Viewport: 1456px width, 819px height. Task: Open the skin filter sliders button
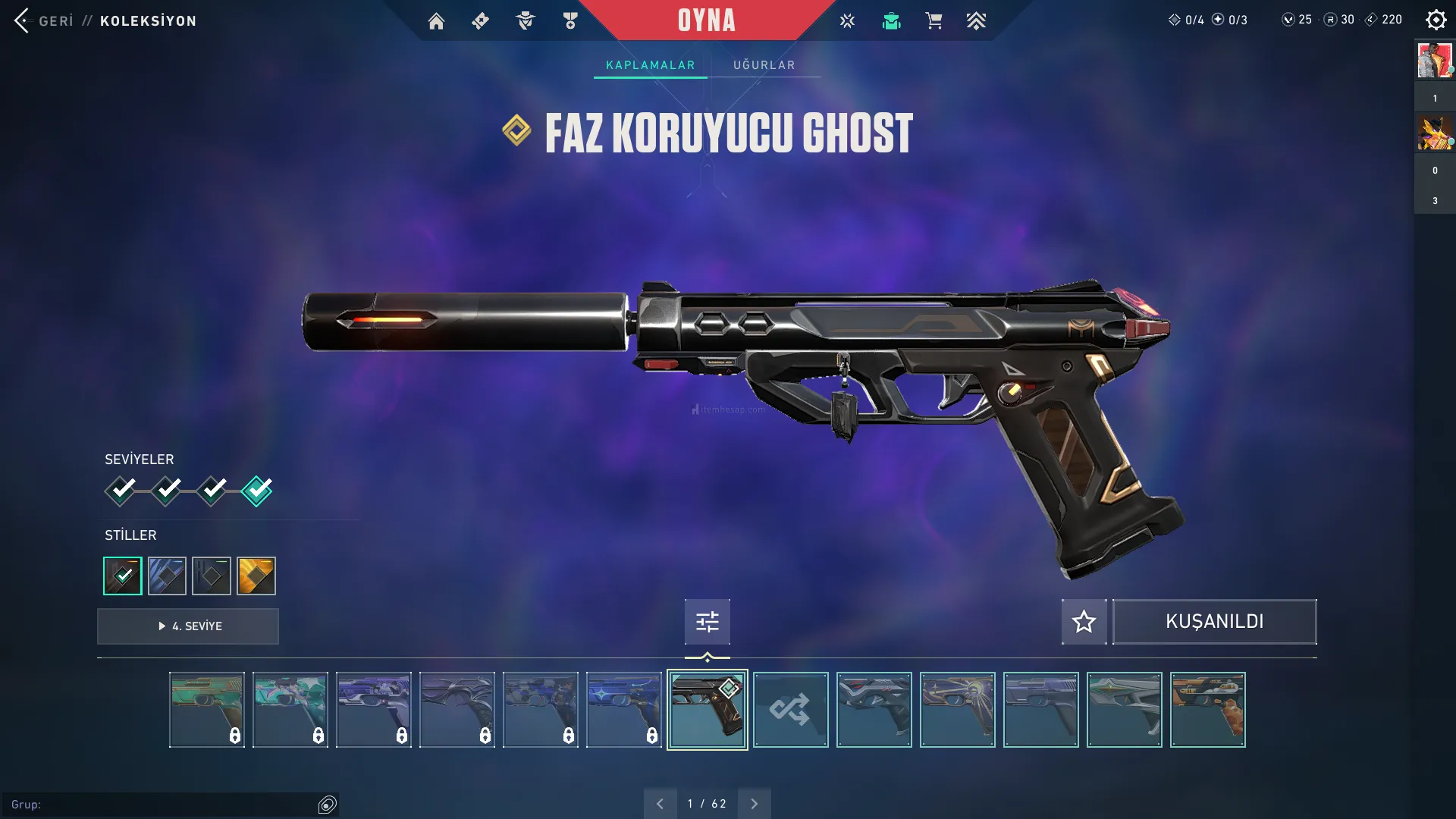pos(707,622)
